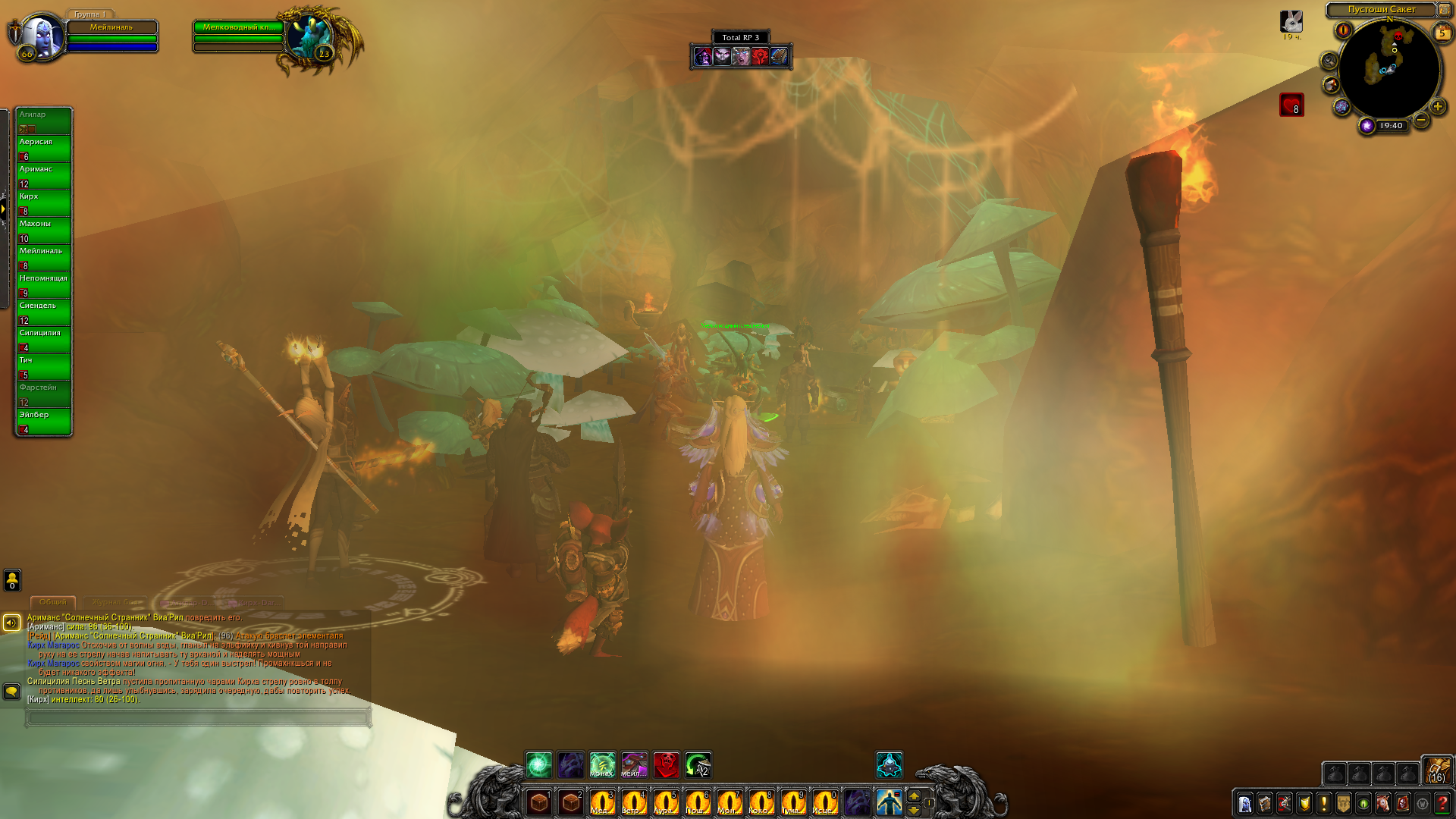Open world map button beside zone name
Image resolution: width=1456 pixels, height=819 pixels.
coord(1445,10)
